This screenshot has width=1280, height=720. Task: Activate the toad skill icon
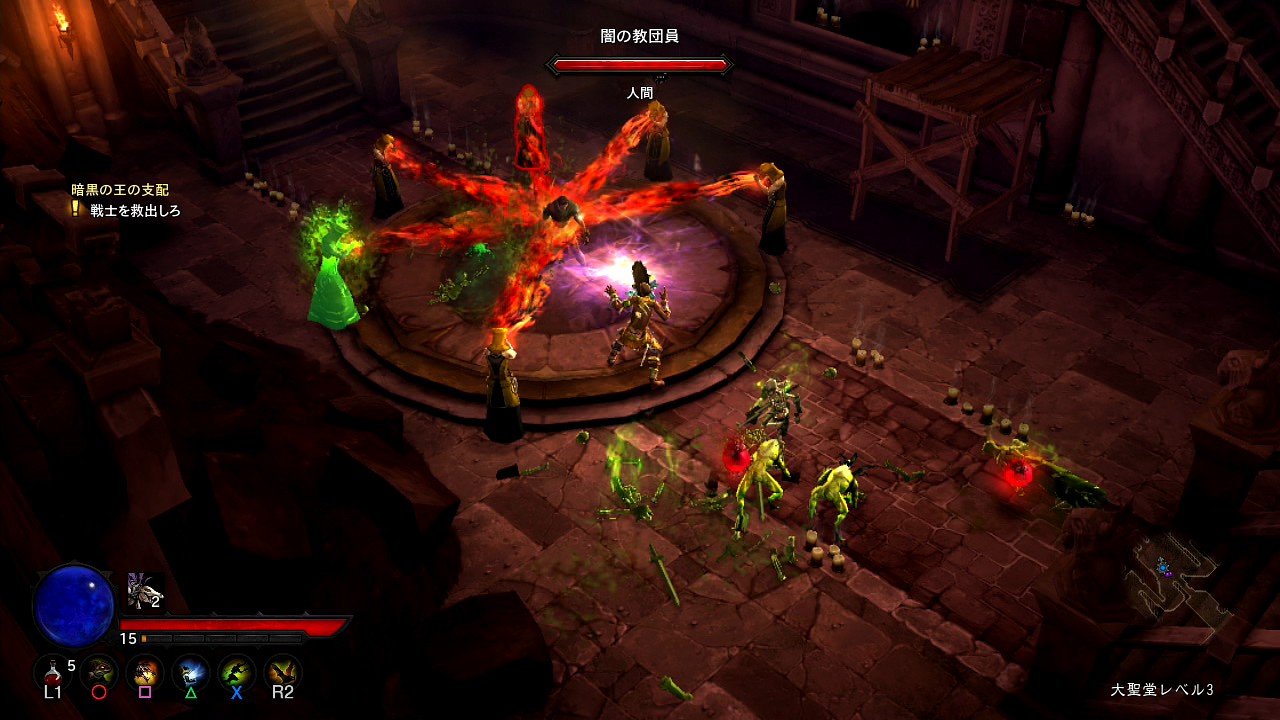click(x=99, y=671)
